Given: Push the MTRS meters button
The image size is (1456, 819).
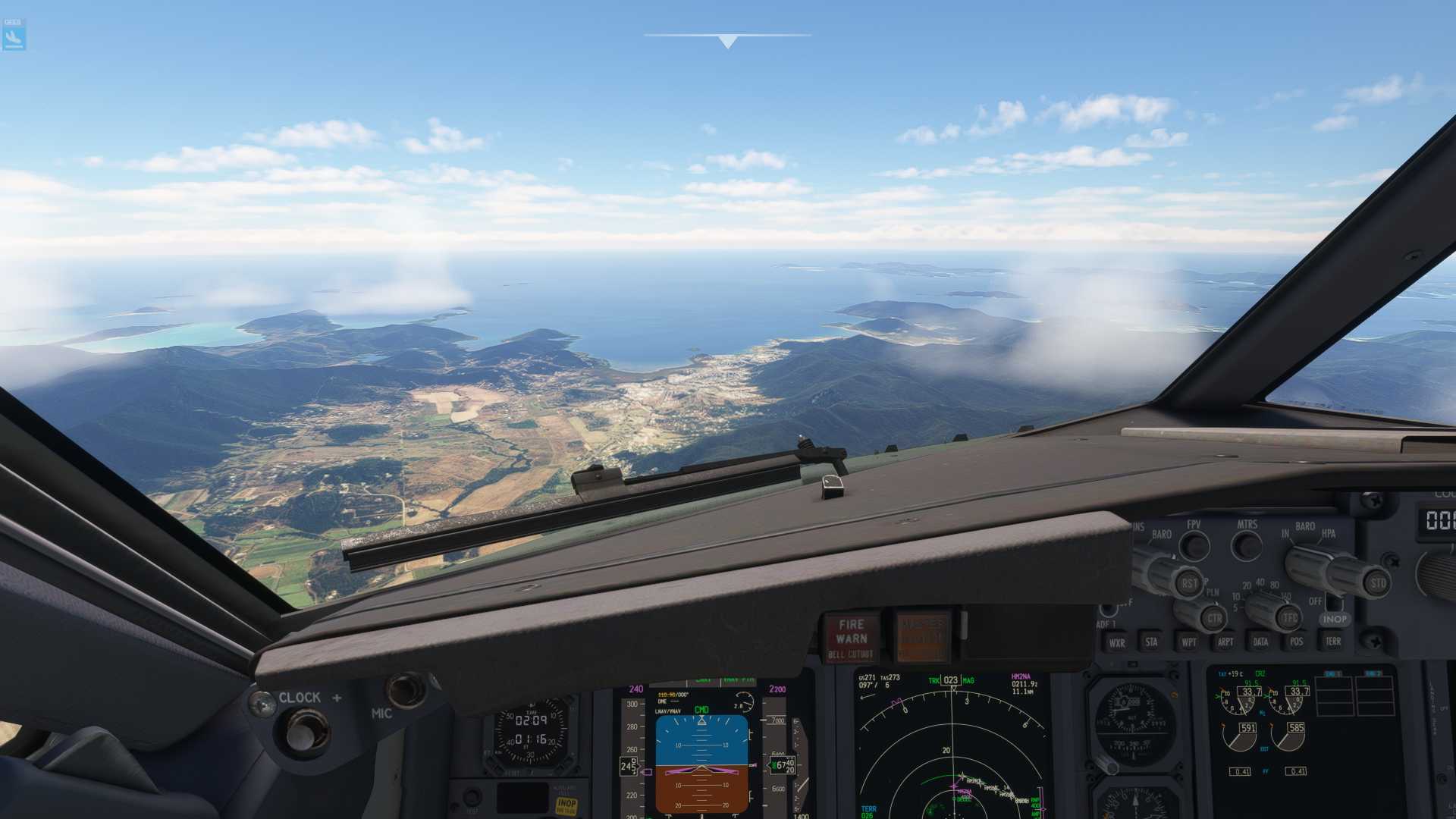Looking at the screenshot, I should [1247, 545].
